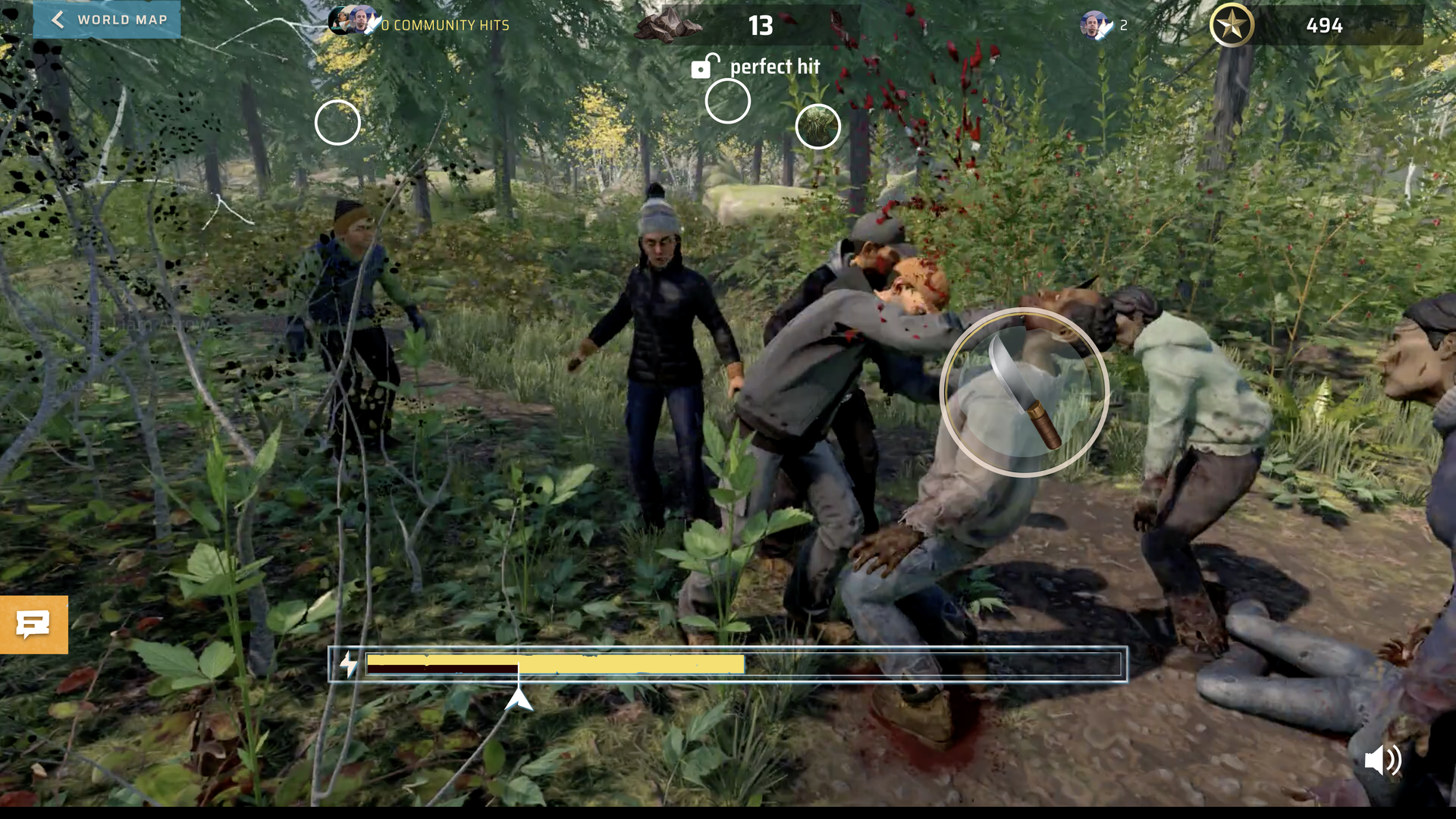Click the gold star medal icon

click(x=1232, y=25)
